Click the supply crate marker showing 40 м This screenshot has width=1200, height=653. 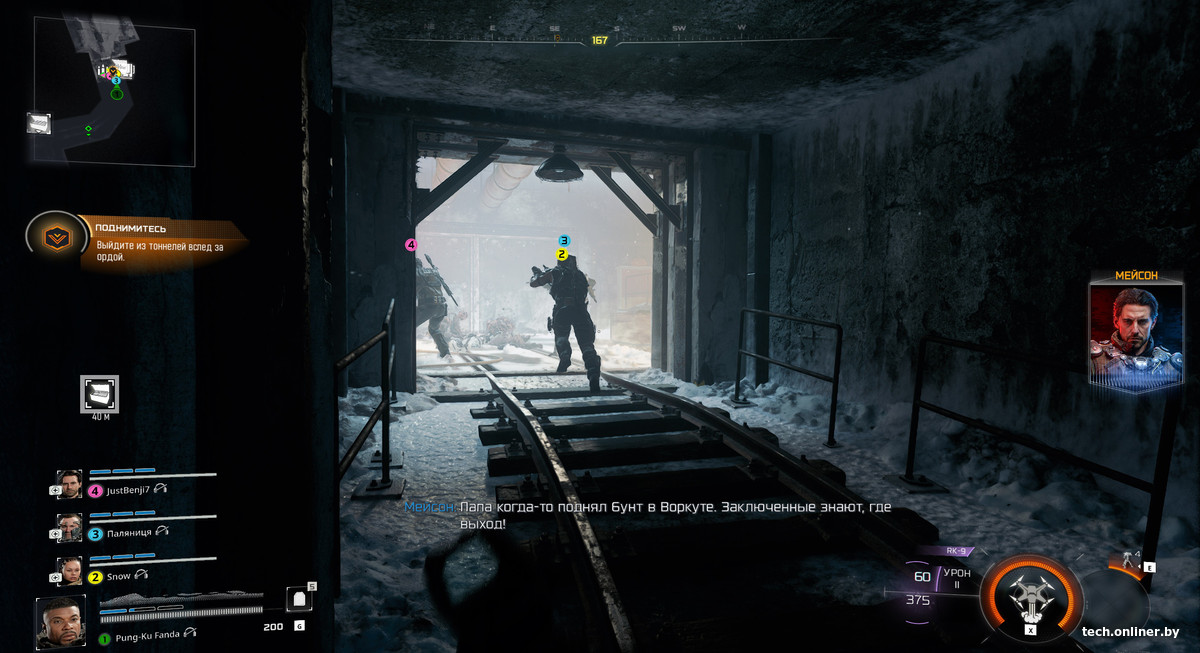[99, 393]
